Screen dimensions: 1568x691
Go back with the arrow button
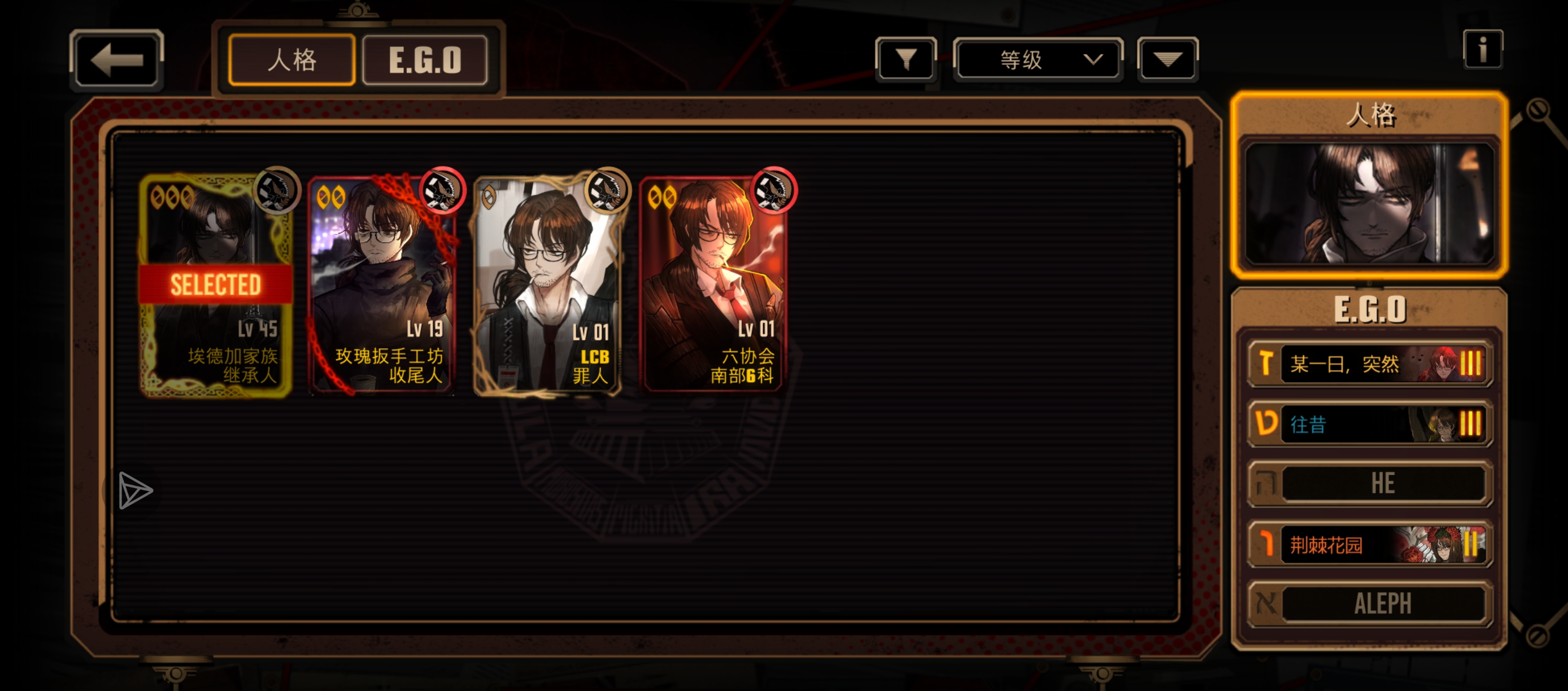116,60
